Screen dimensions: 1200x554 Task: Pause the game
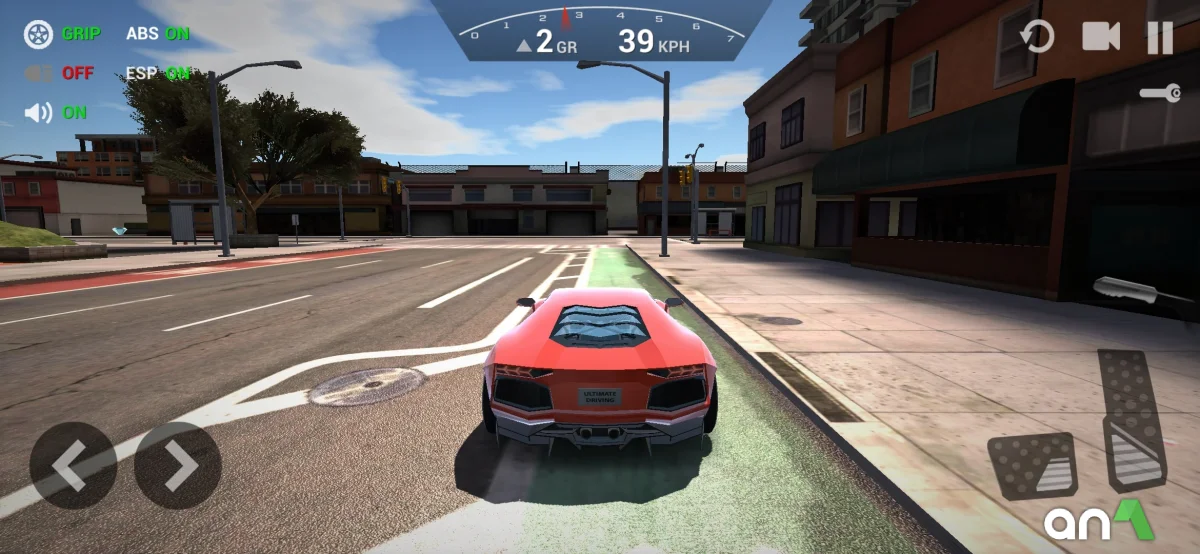[x=1159, y=38]
